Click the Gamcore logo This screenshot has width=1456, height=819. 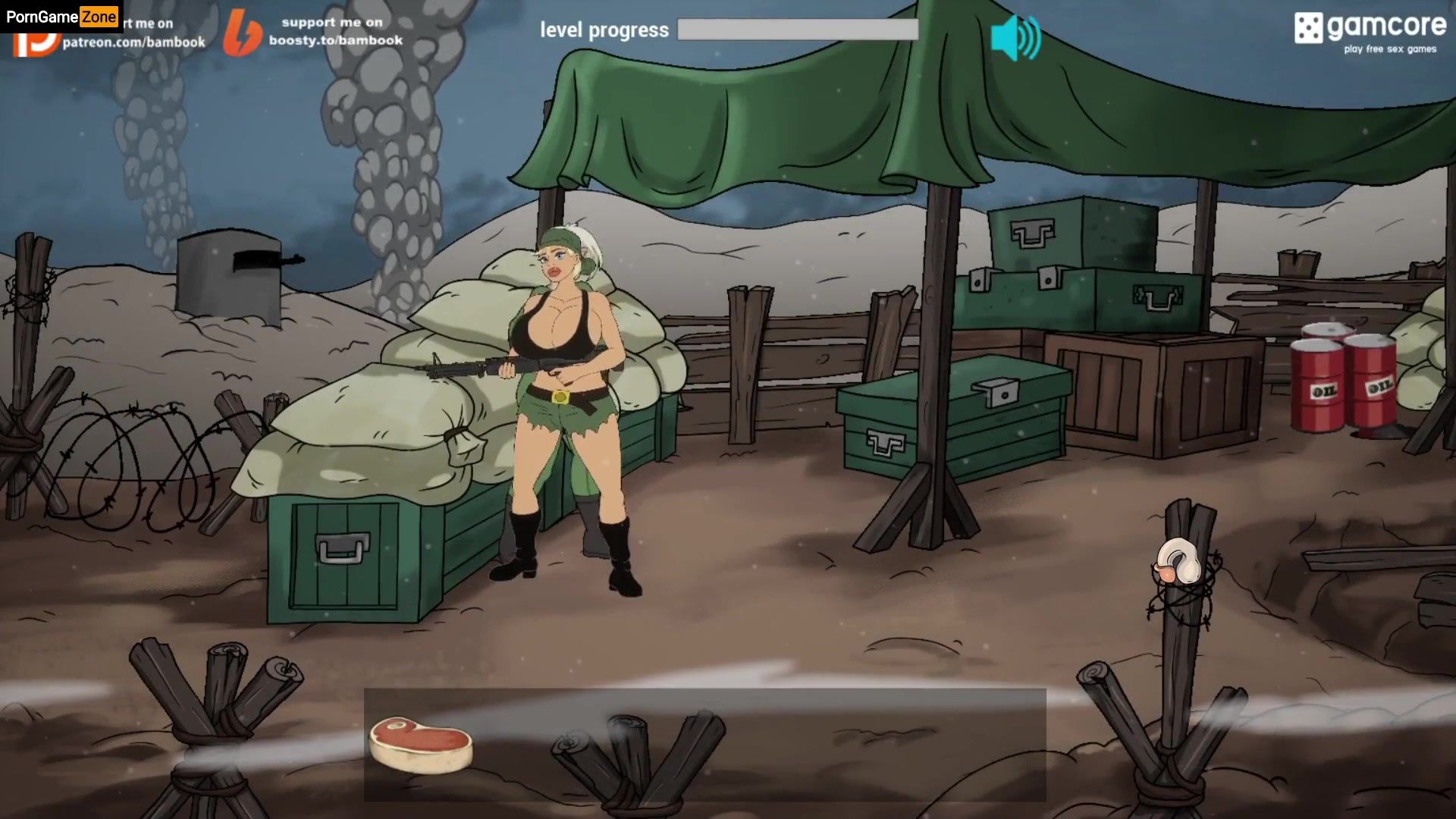click(x=1370, y=33)
